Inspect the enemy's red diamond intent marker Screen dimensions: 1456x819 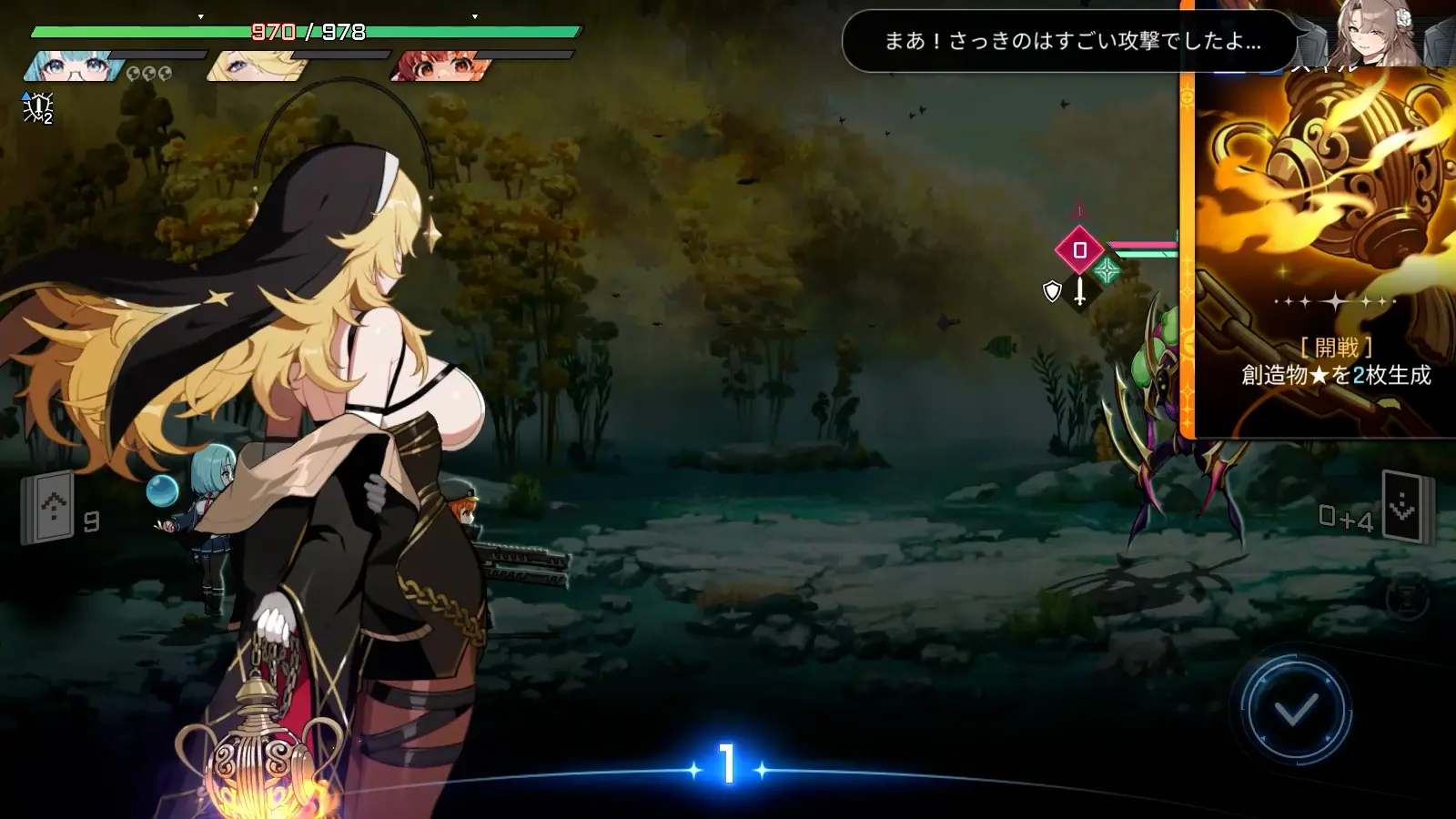tap(1079, 249)
